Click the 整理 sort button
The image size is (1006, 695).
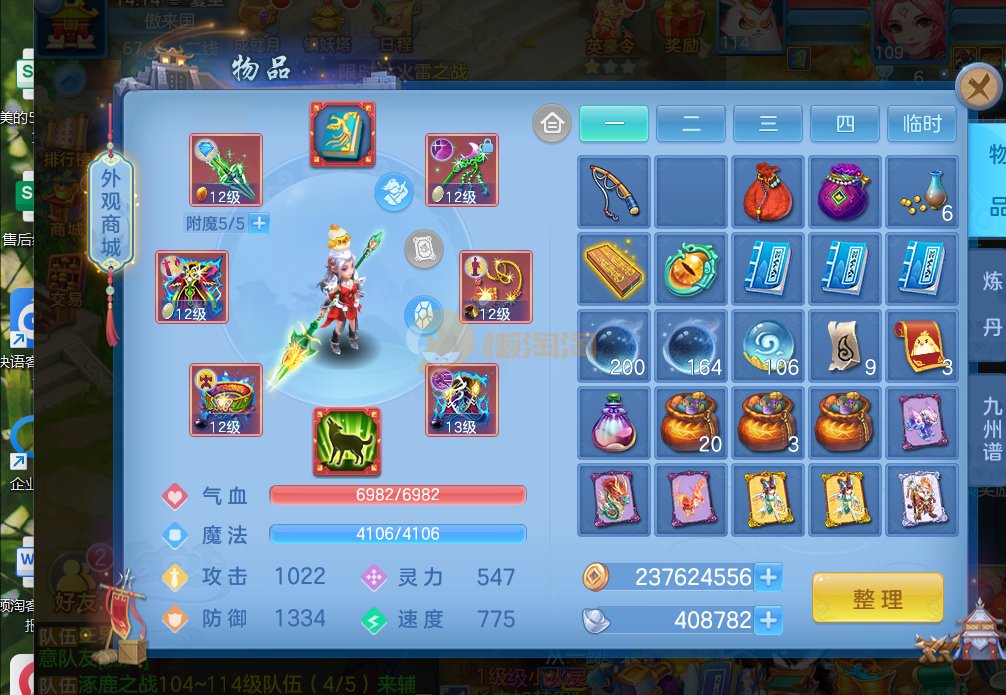pos(877,598)
